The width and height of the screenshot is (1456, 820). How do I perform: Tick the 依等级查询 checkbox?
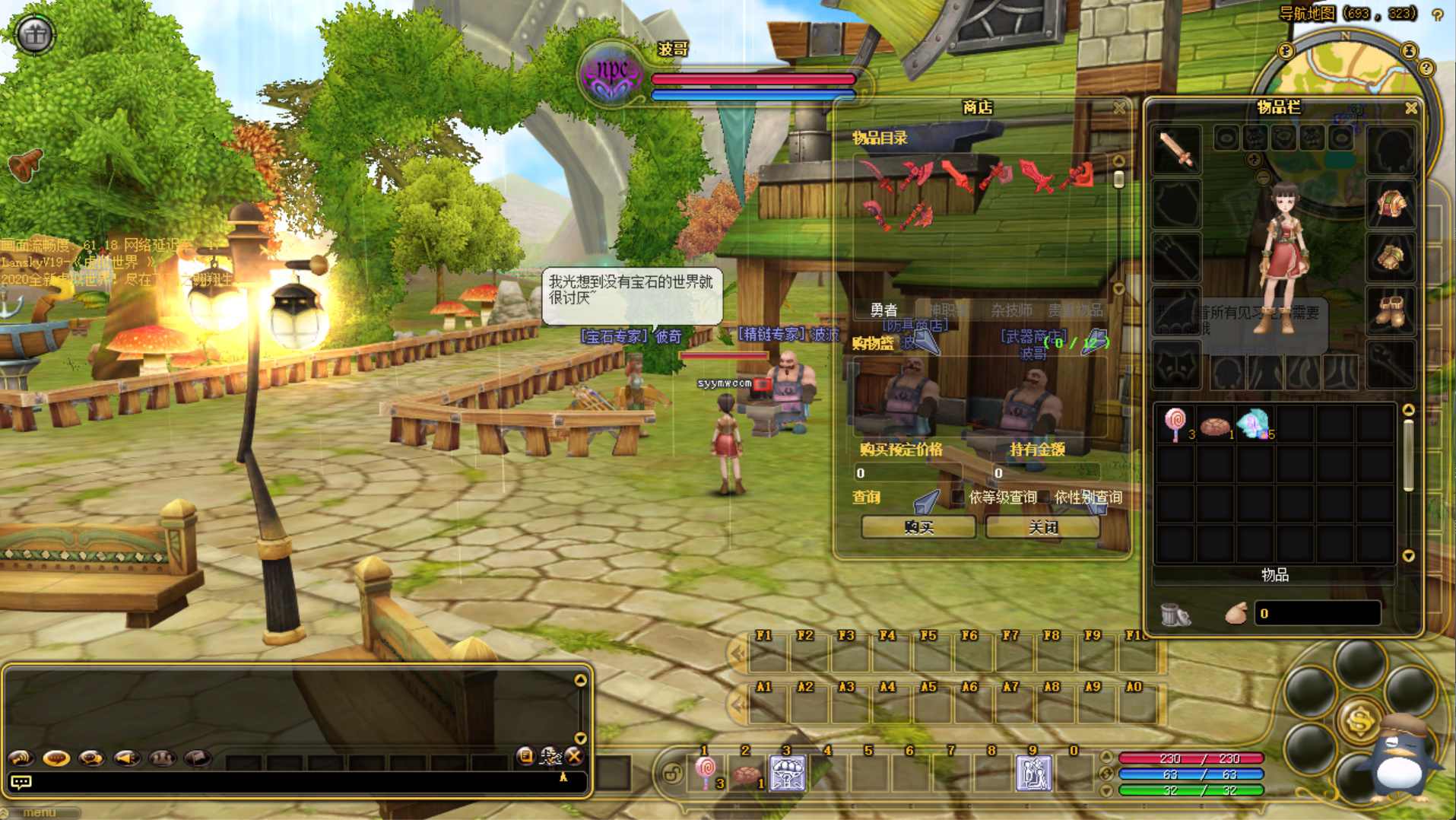(x=959, y=497)
